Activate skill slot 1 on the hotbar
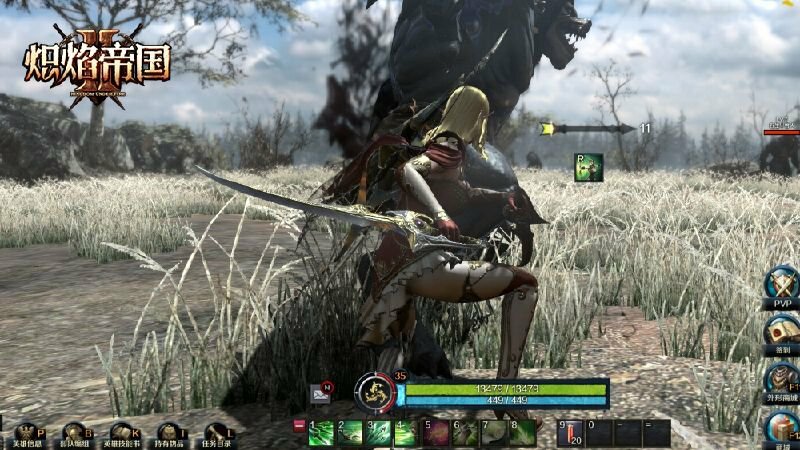This screenshot has width=800, height=450. click(x=321, y=432)
